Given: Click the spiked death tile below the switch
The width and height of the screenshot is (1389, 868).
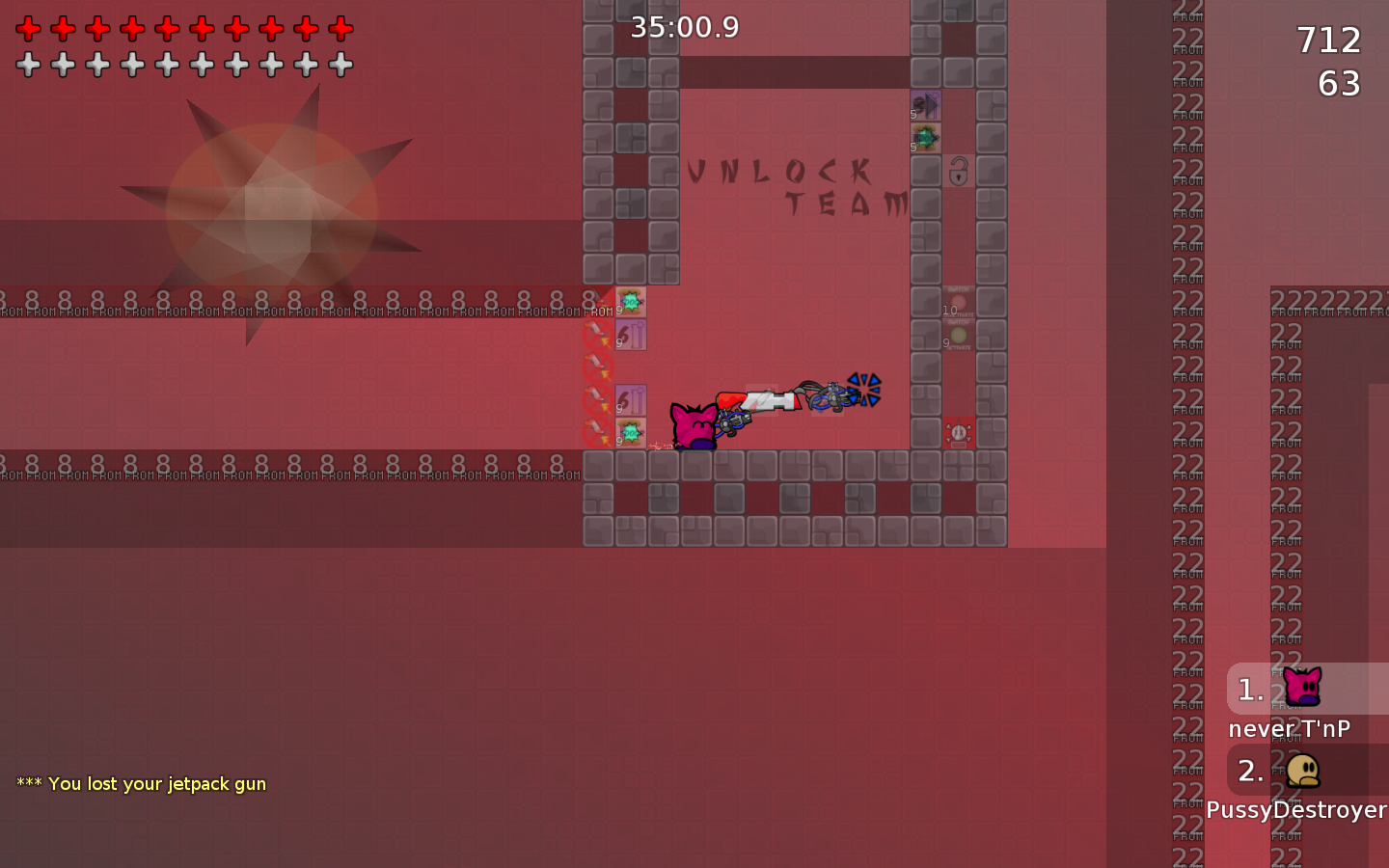Looking at the screenshot, I should pyautogui.click(x=958, y=432).
